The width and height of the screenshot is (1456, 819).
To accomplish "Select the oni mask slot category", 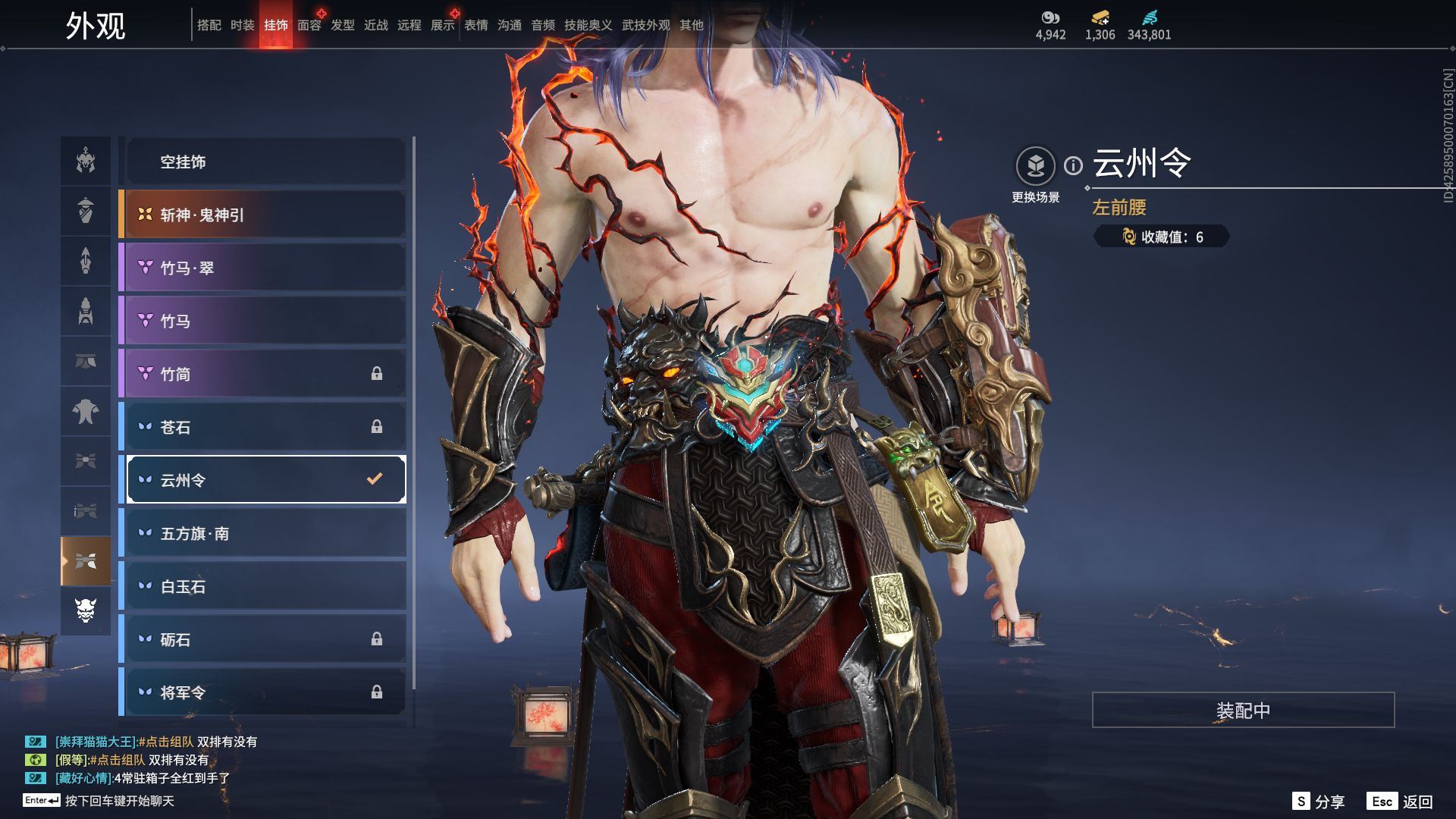I will [86, 610].
